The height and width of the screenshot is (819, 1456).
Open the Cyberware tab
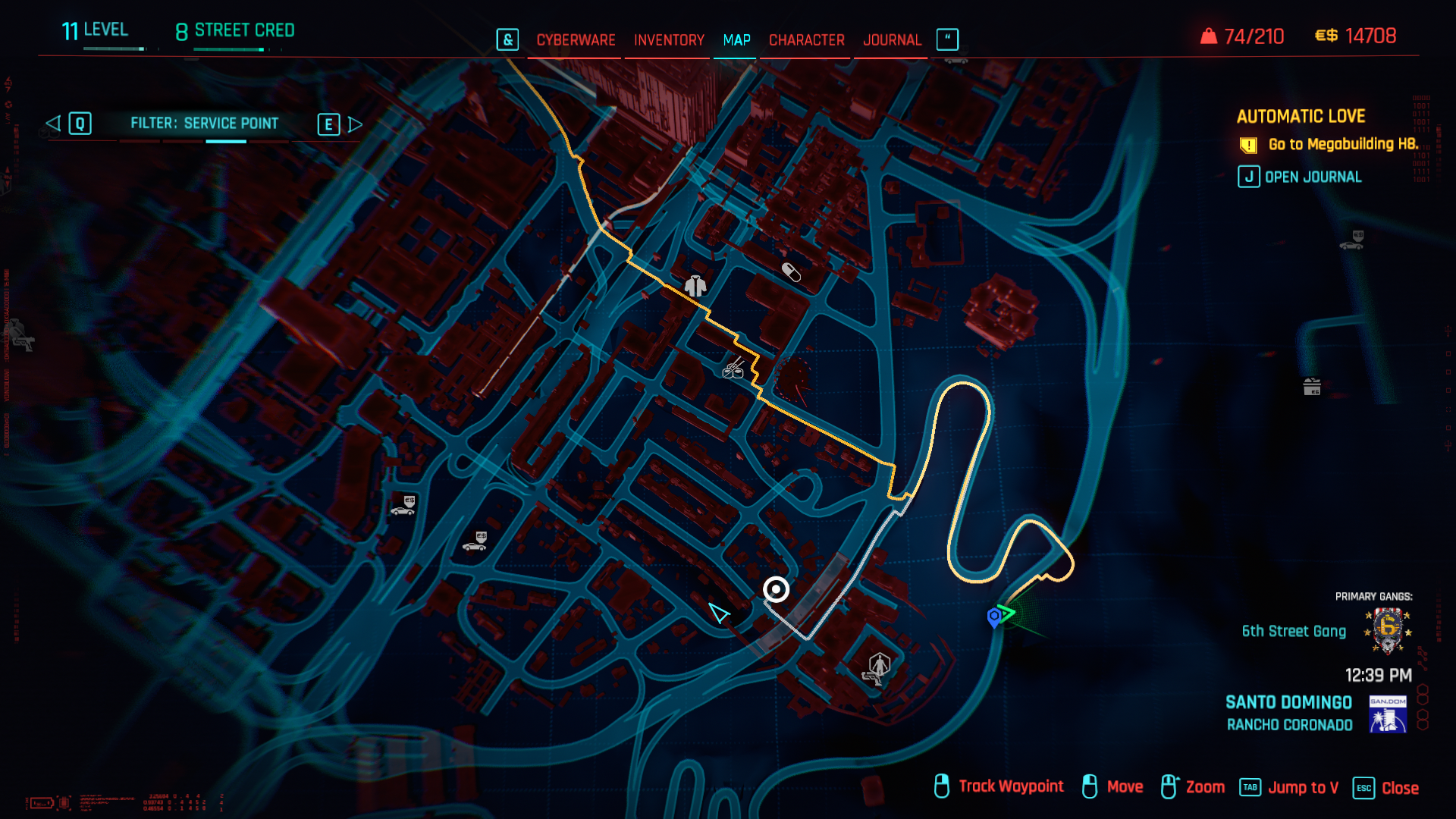pyautogui.click(x=576, y=40)
